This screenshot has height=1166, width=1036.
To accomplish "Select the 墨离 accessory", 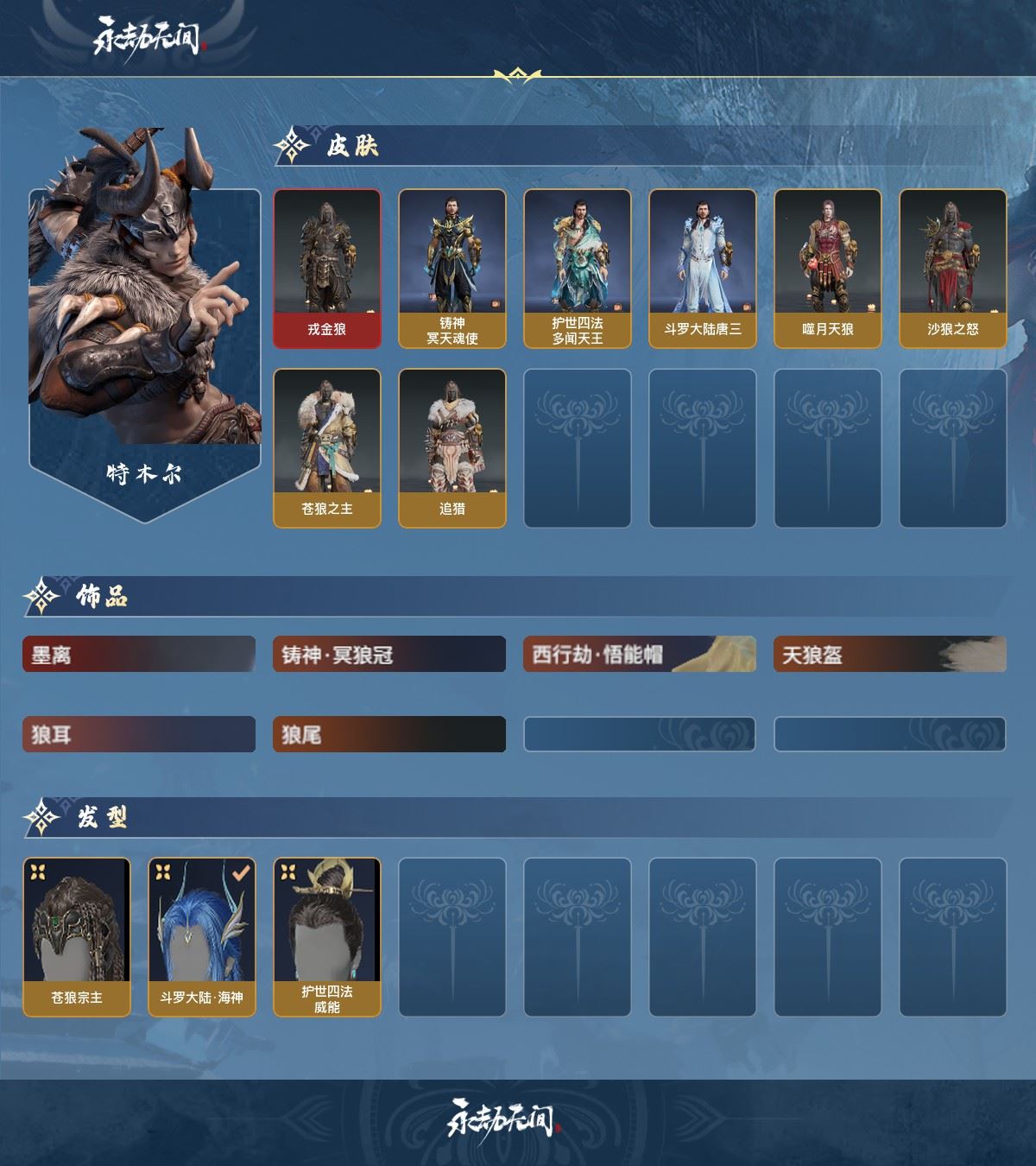I will [139, 655].
